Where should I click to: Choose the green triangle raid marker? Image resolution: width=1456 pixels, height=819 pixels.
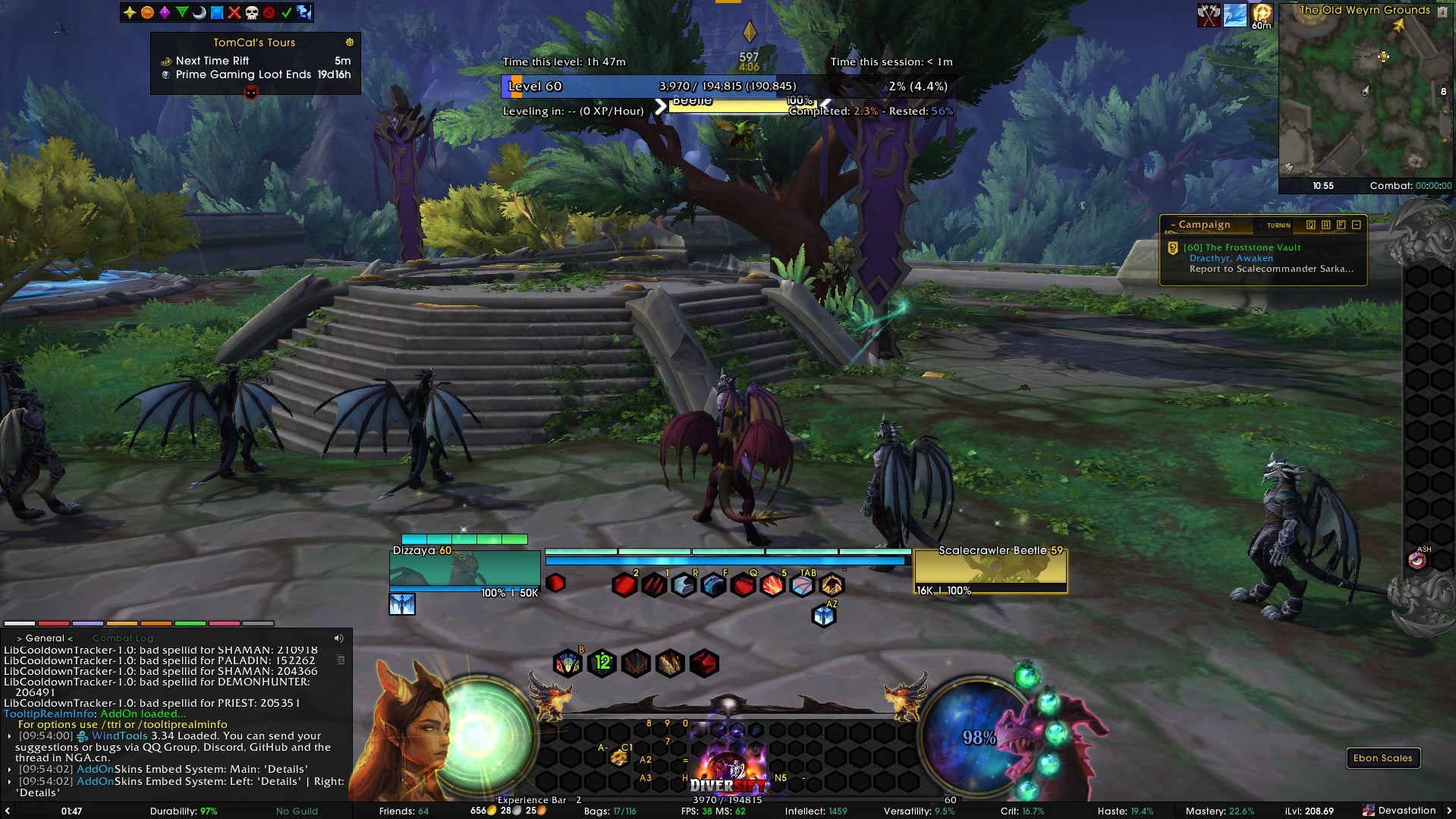(x=182, y=12)
